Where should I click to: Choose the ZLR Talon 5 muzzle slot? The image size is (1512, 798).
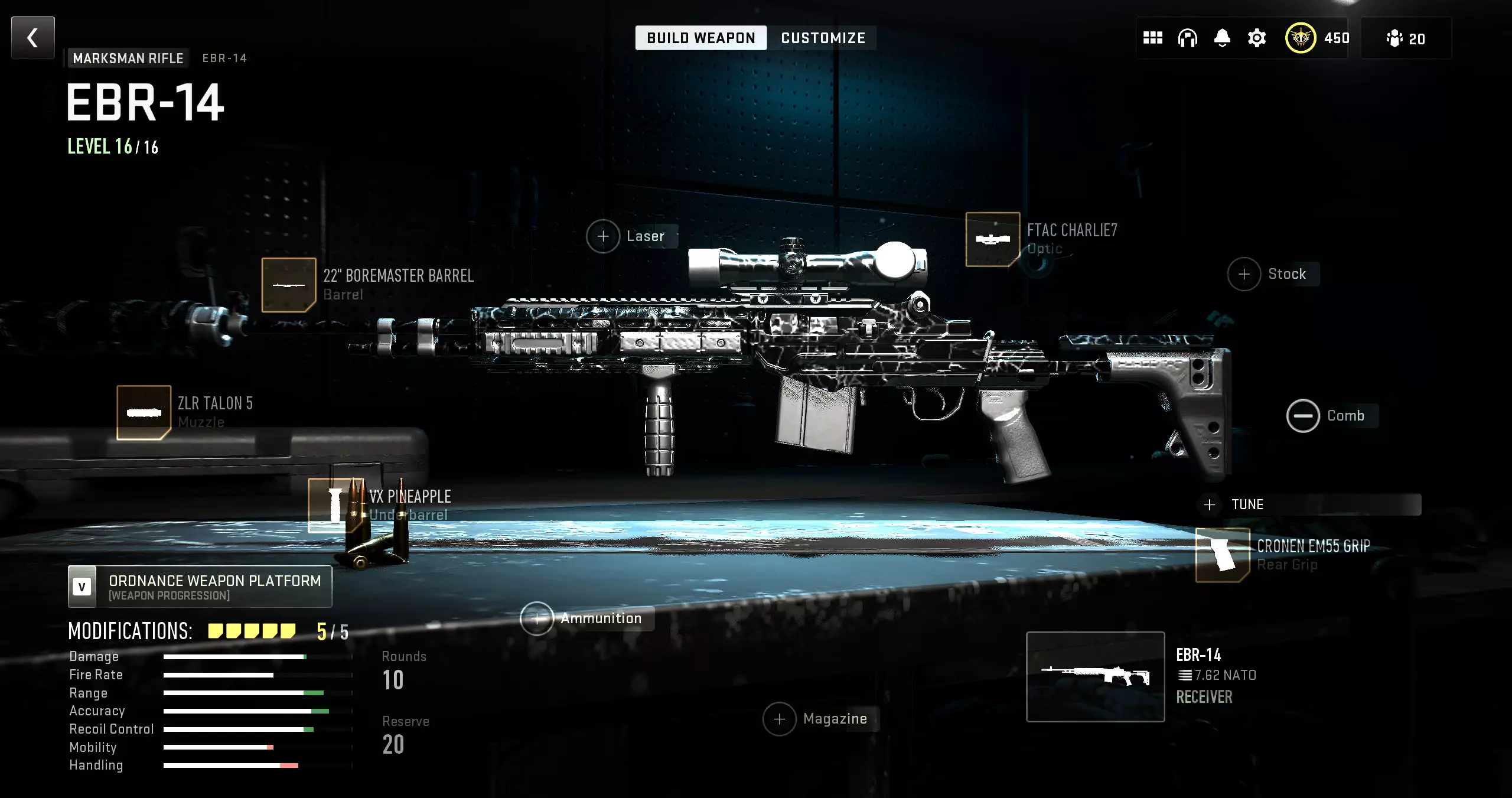point(144,412)
